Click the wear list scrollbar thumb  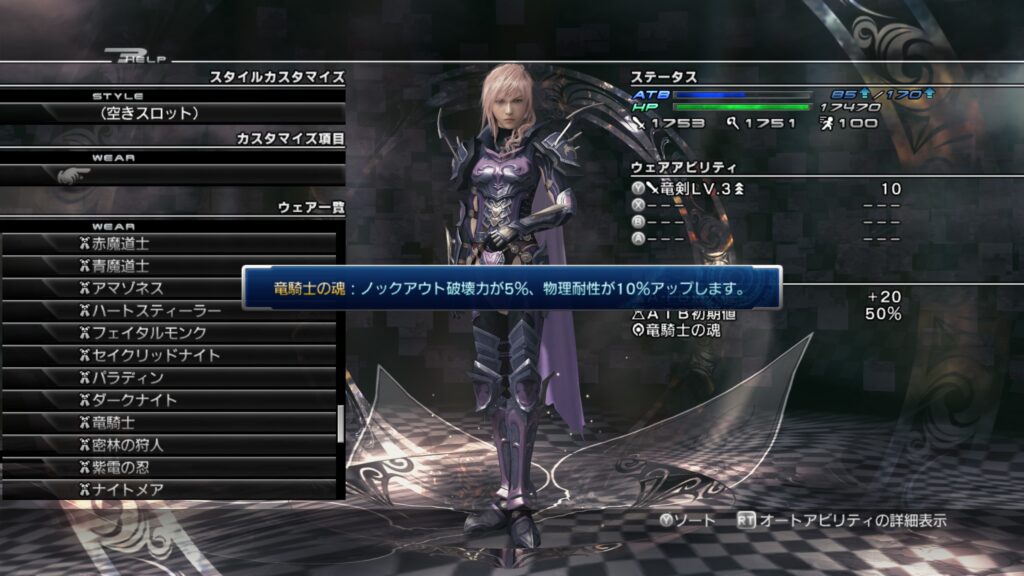[341, 424]
